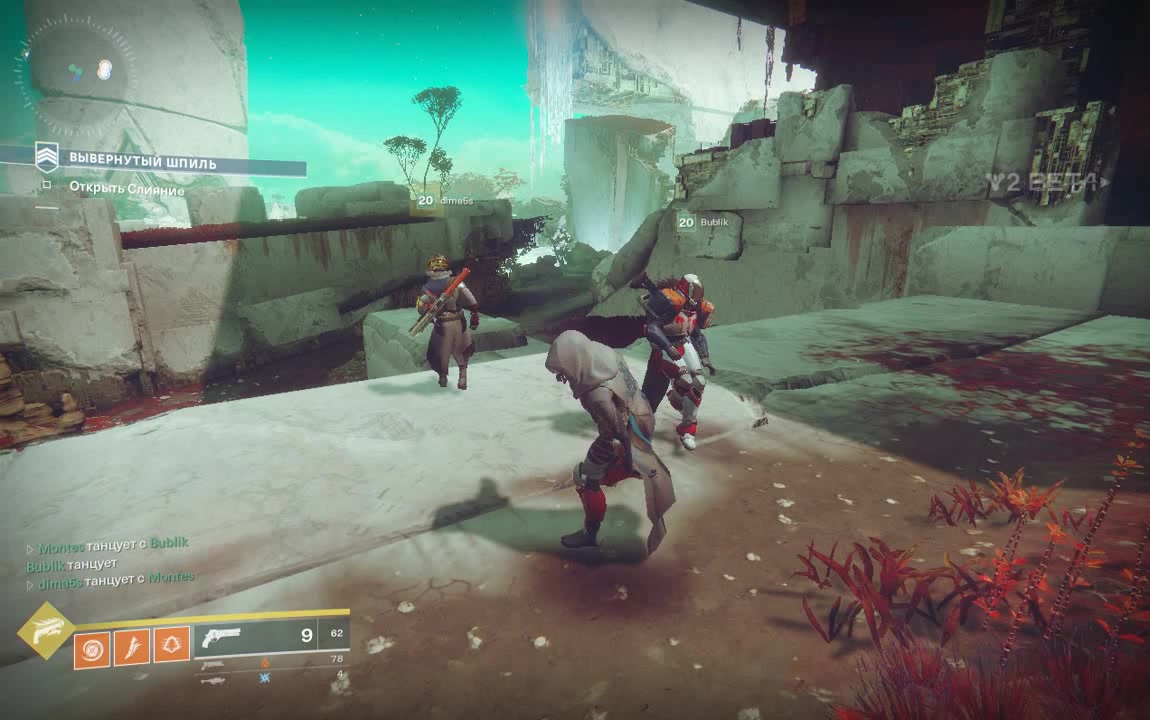Click the circular radar minimap
Image resolution: width=1150 pixels, height=720 pixels.
[x=75, y=71]
